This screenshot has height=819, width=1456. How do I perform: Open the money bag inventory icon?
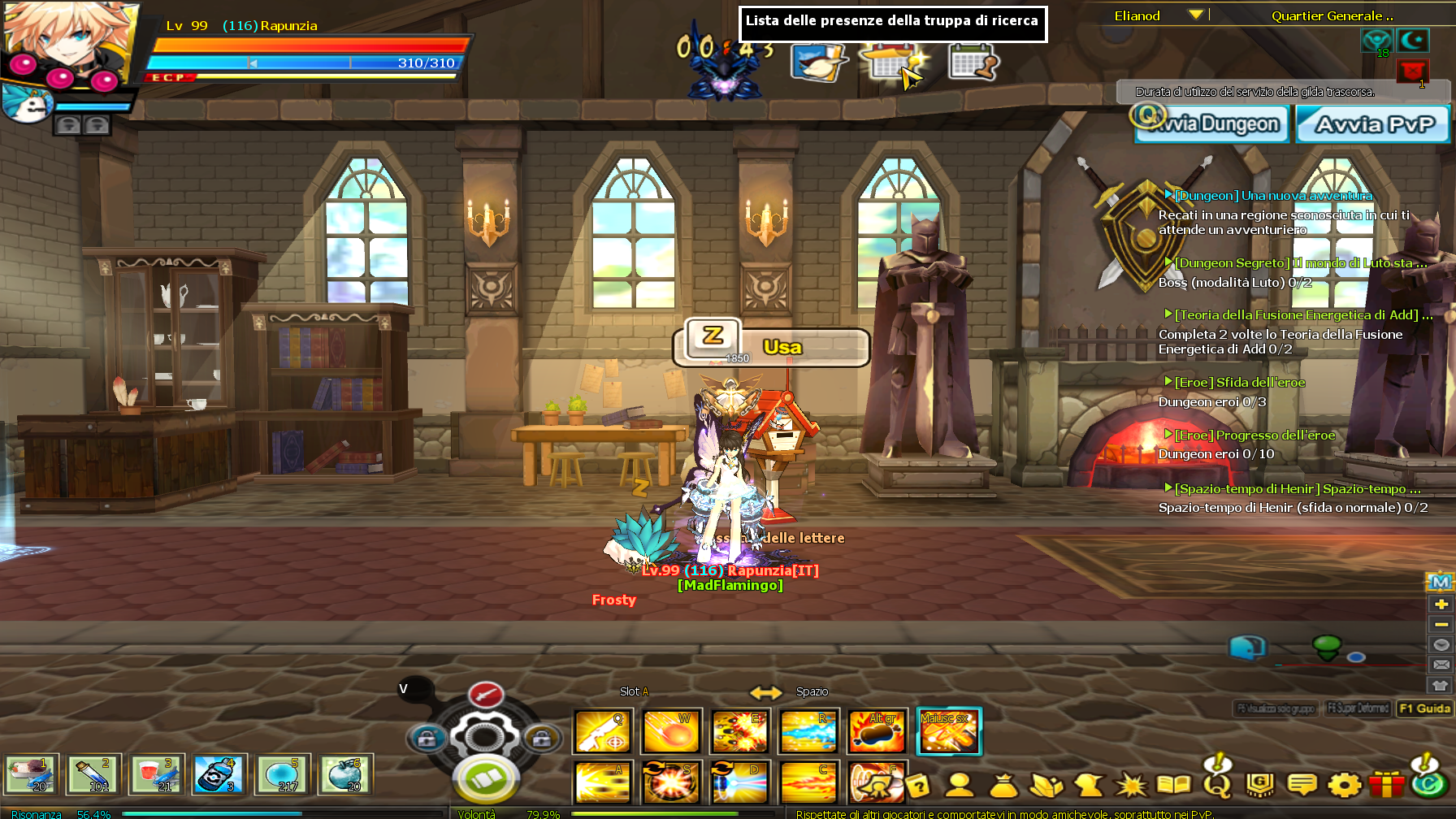(x=1004, y=785)
